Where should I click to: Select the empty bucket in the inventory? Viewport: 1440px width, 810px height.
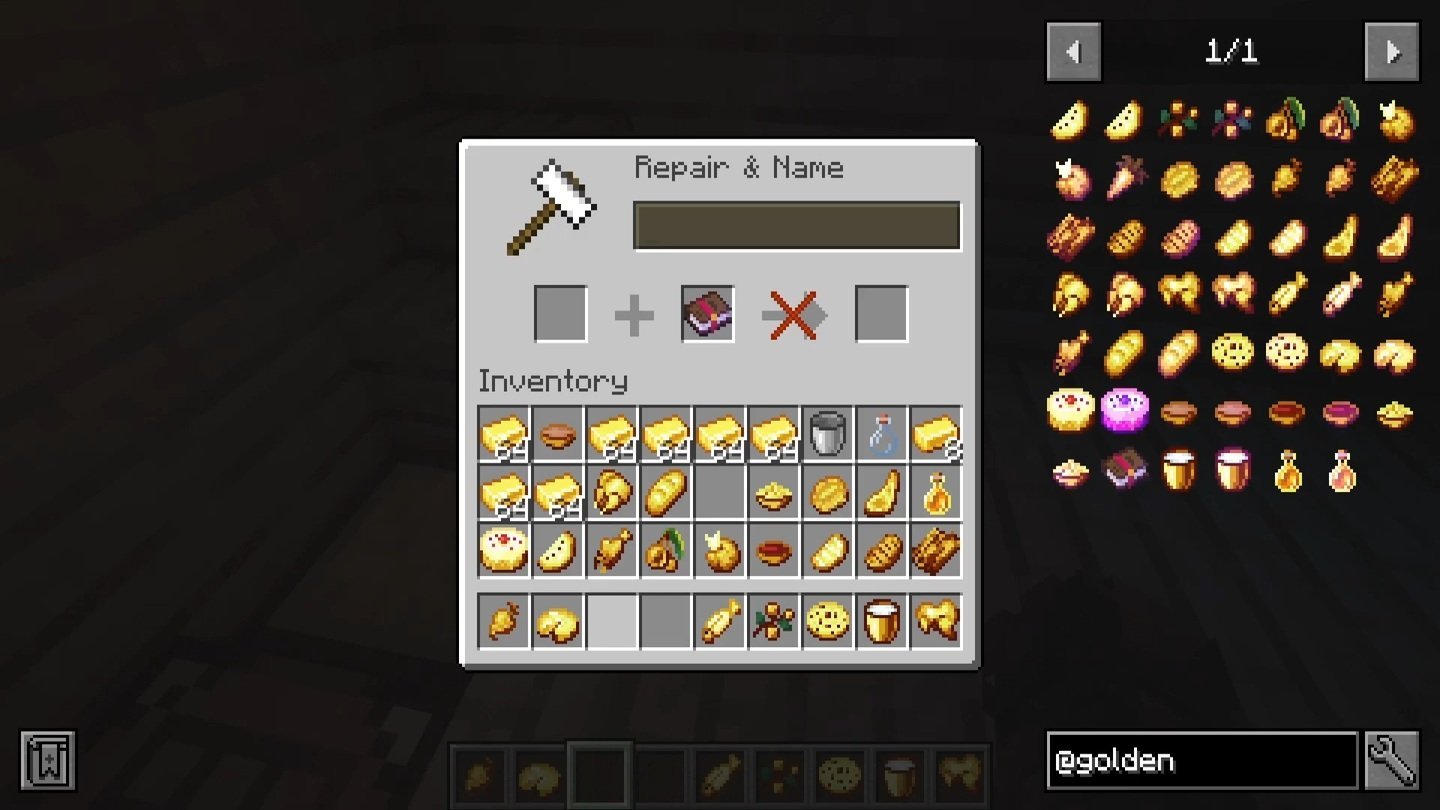[x=828, y=434]
